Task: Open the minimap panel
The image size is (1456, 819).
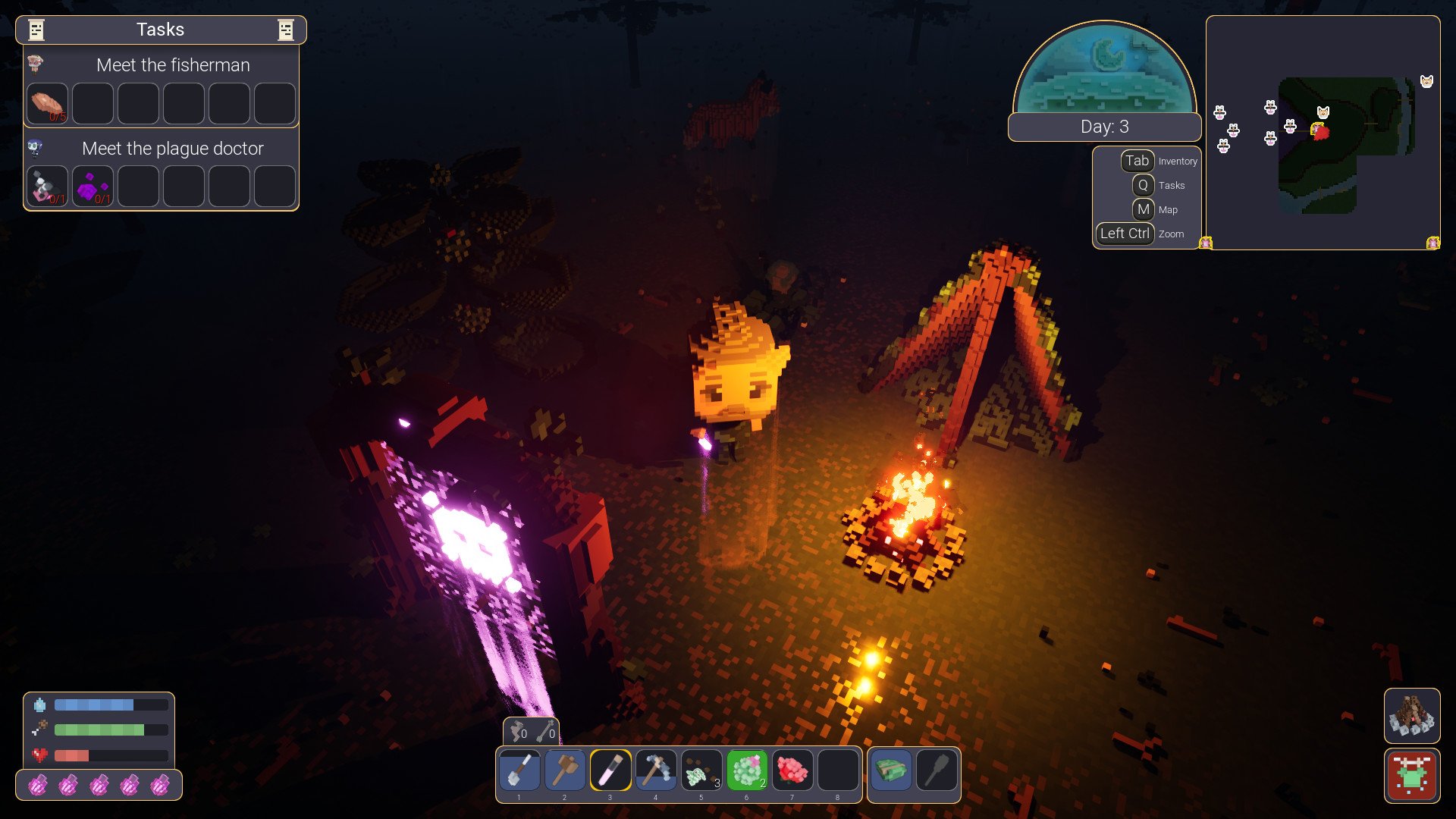Action: (1323, 133)
